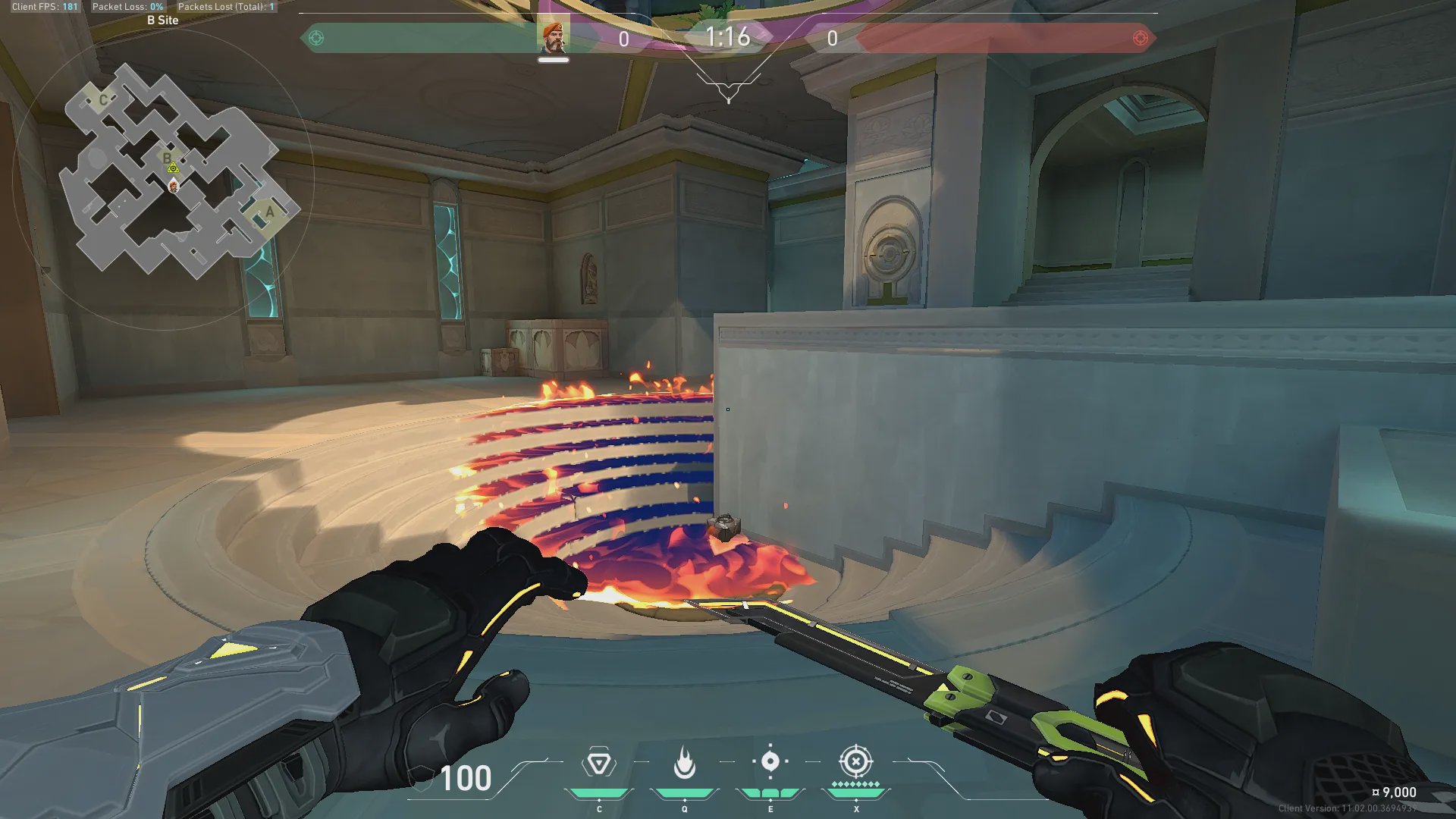Select the green team emblem icon

point(316,38)
